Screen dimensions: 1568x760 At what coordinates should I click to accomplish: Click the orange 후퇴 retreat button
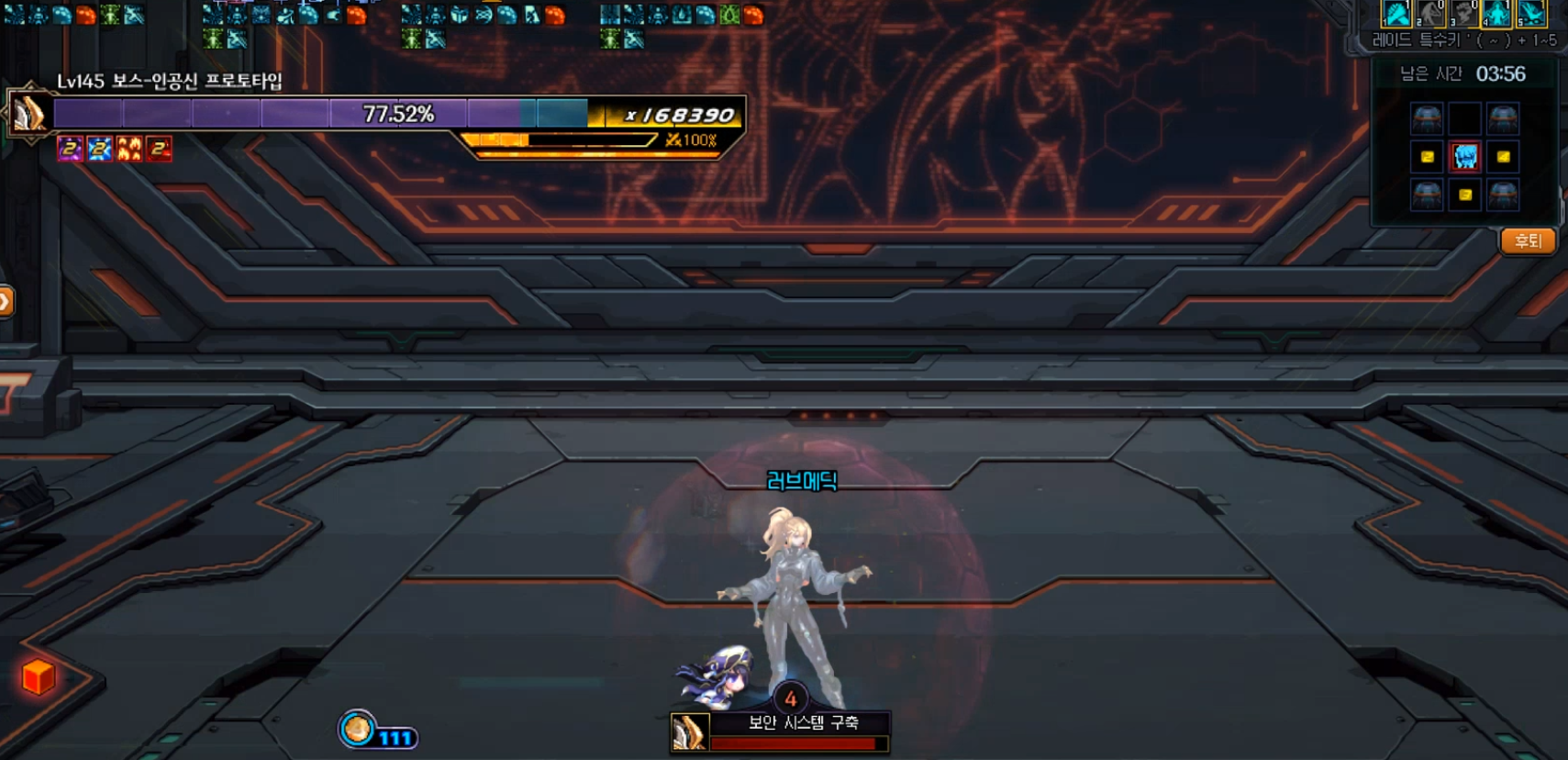[x=1528, y=241]
